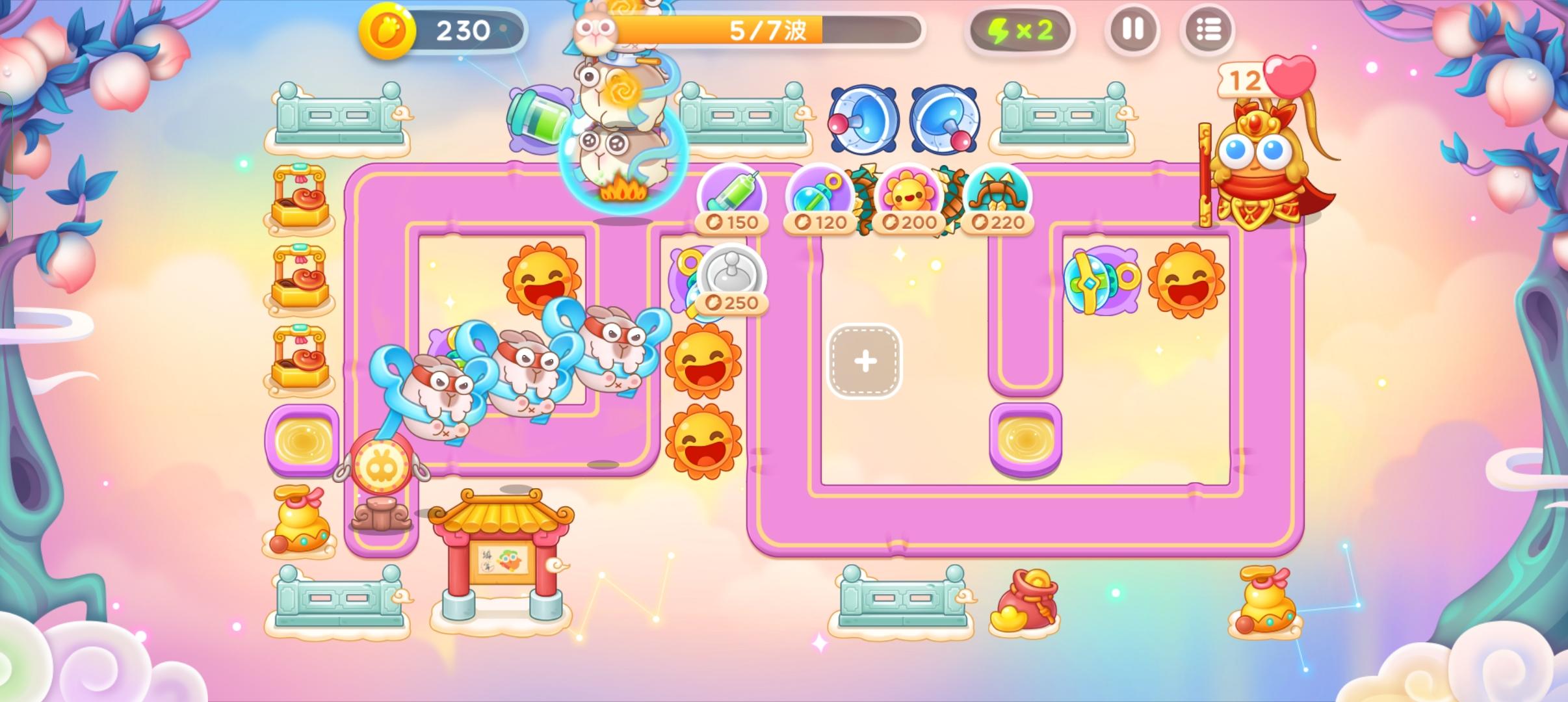The width and height of the screenshot is (1568, 702).
Task: Toggle the x2 game speed button
Action: click(1019, 30)
